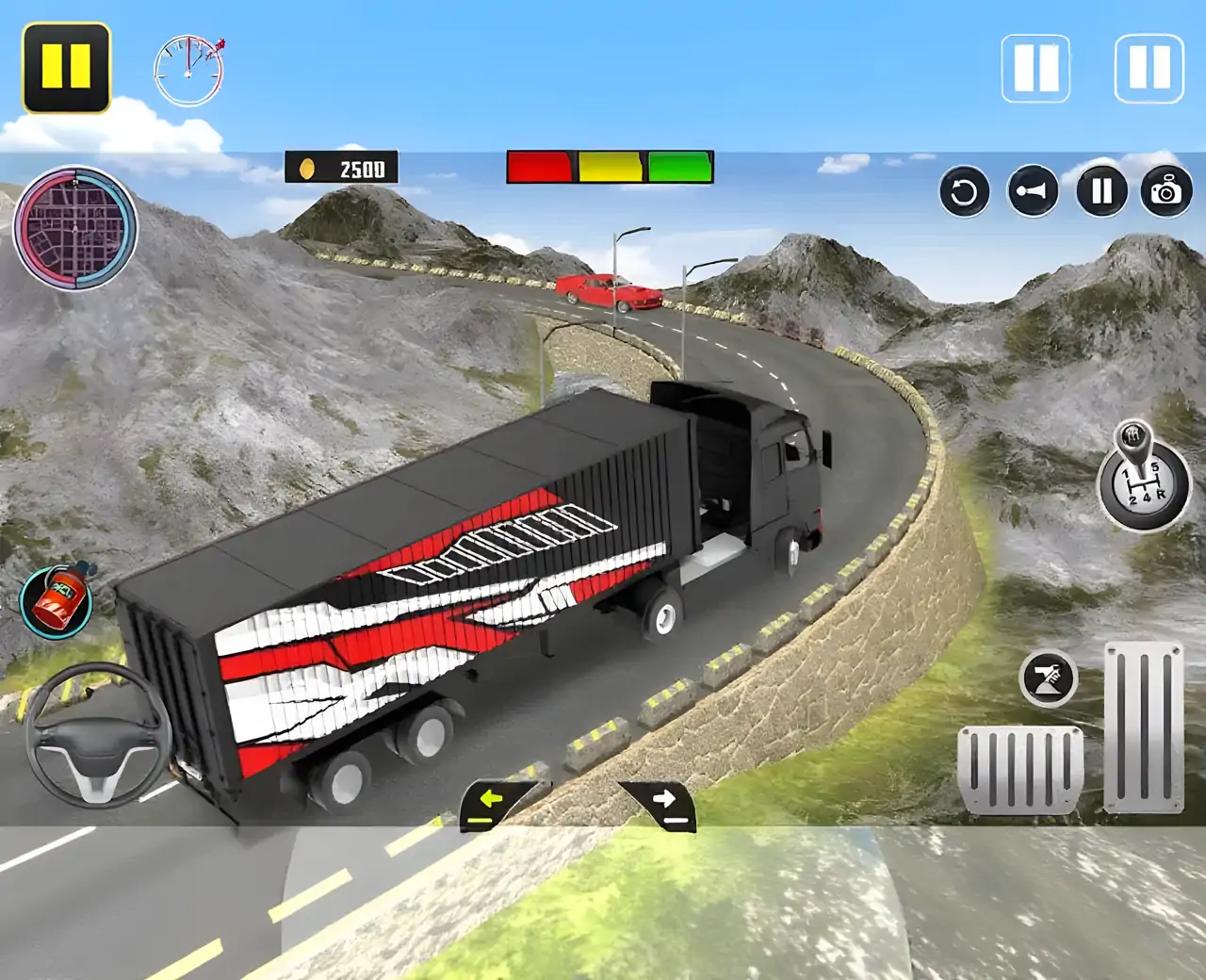Screen dimensions: 1206x980
Task: Engage the handbrake icon
Action: [1049, 678]
